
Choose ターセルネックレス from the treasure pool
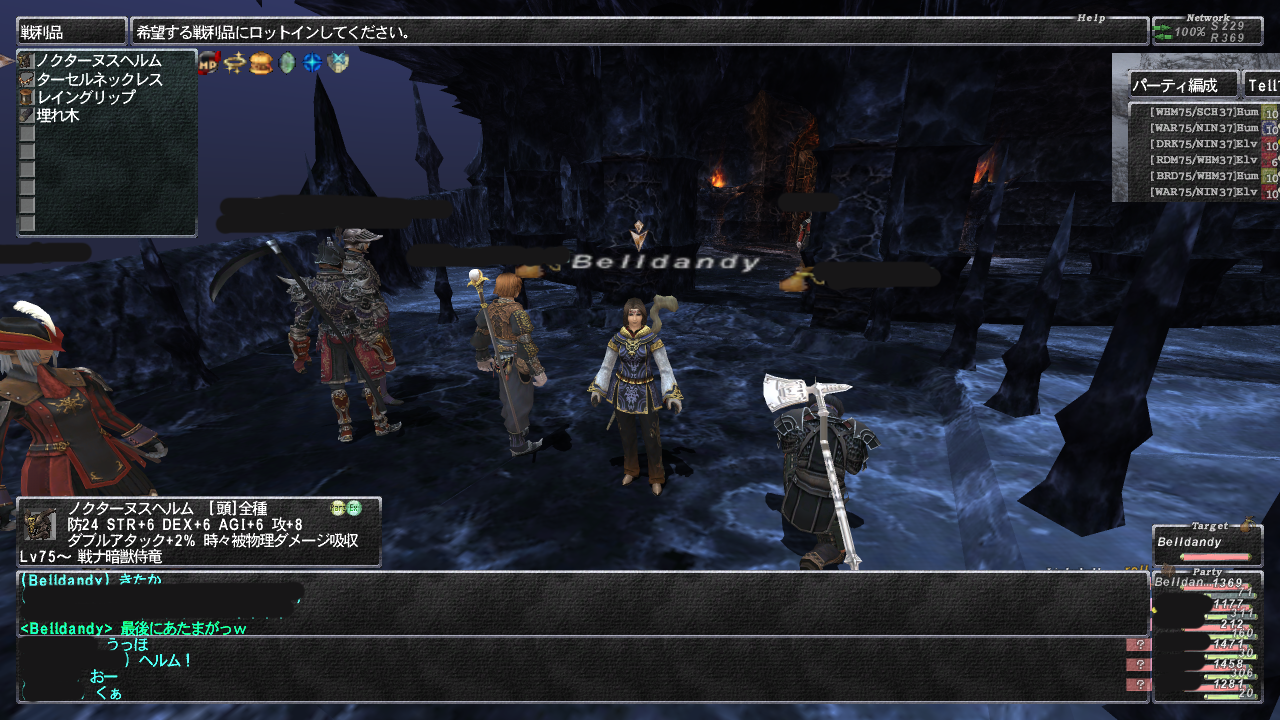[x=99, y=80]
